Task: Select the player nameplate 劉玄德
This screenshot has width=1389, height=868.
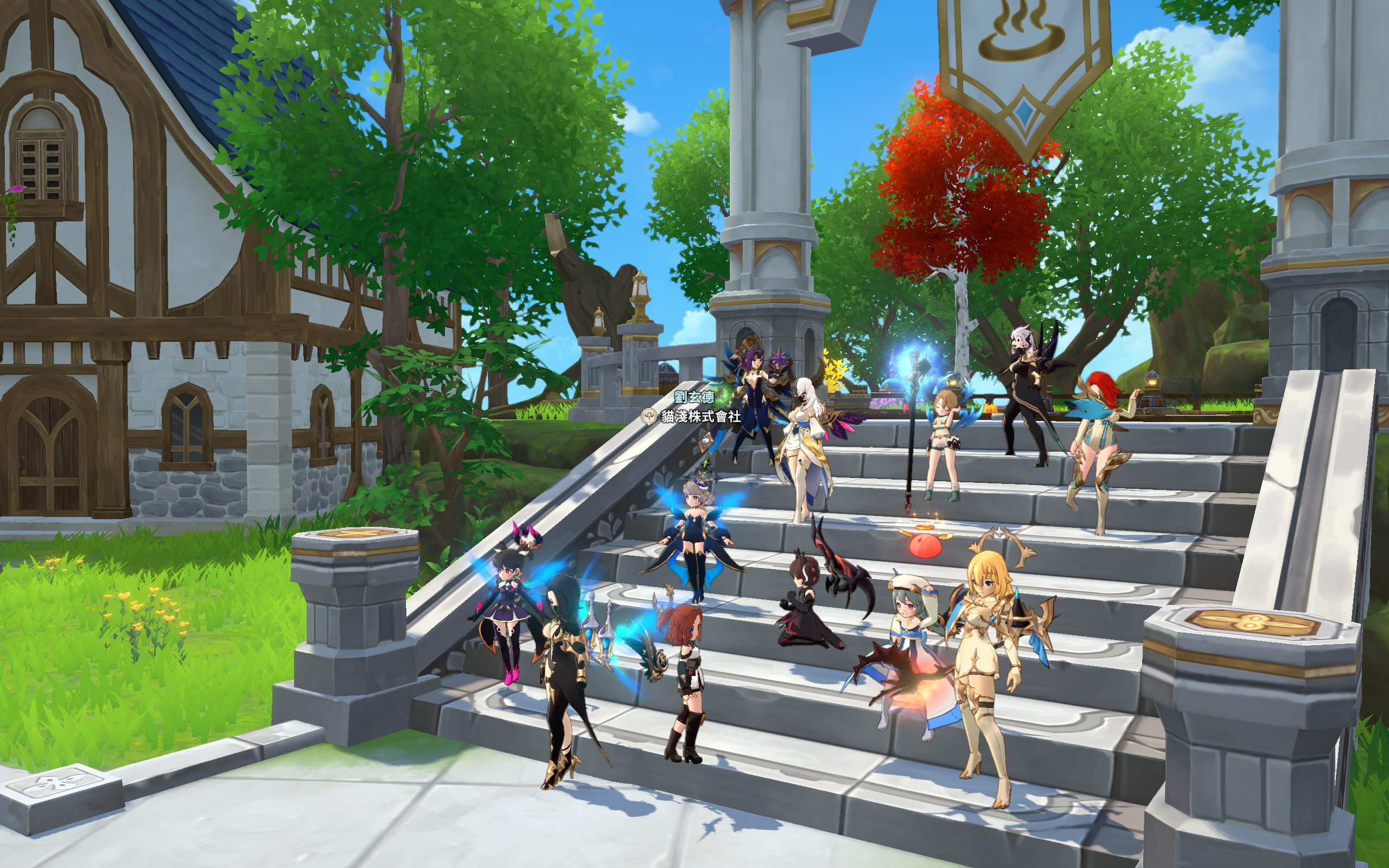Action: click(694, 397)
